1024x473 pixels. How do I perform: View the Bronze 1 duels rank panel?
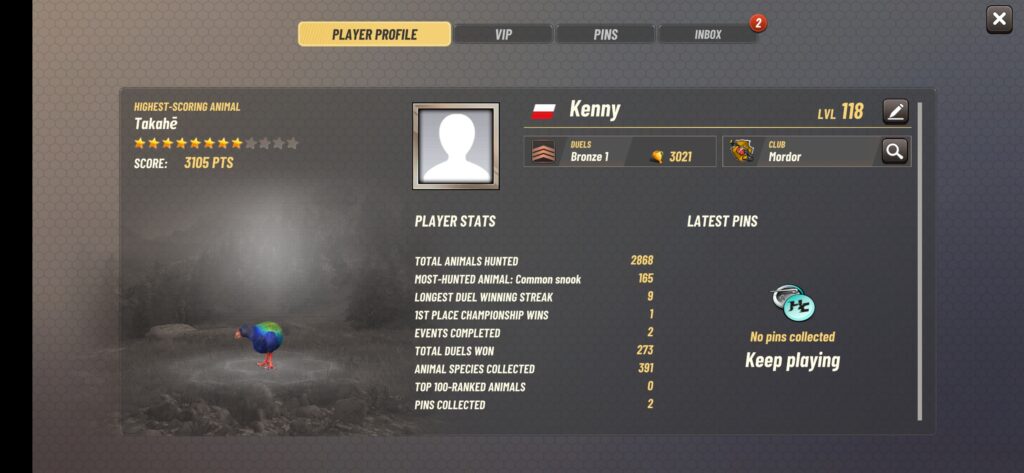coord(620,151)
